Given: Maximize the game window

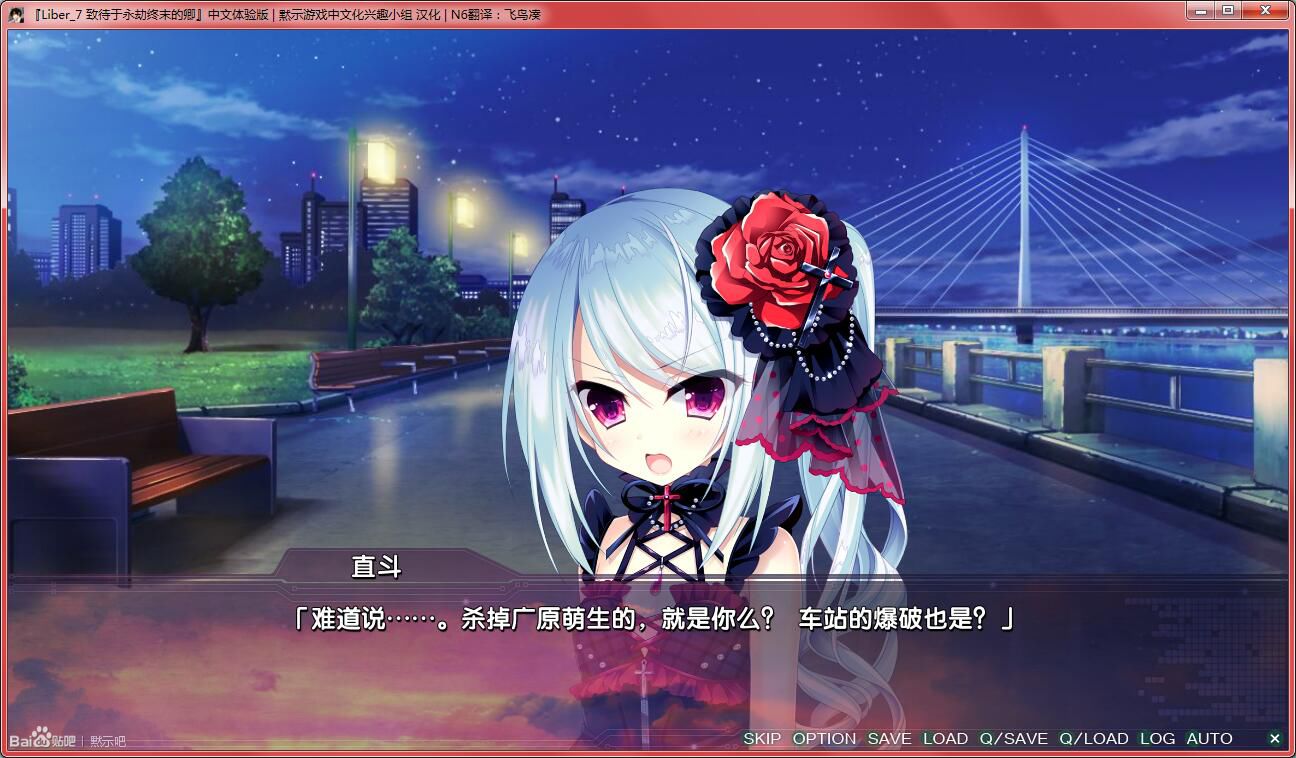Looking at the screenshot, I should tap(1228, 10).
